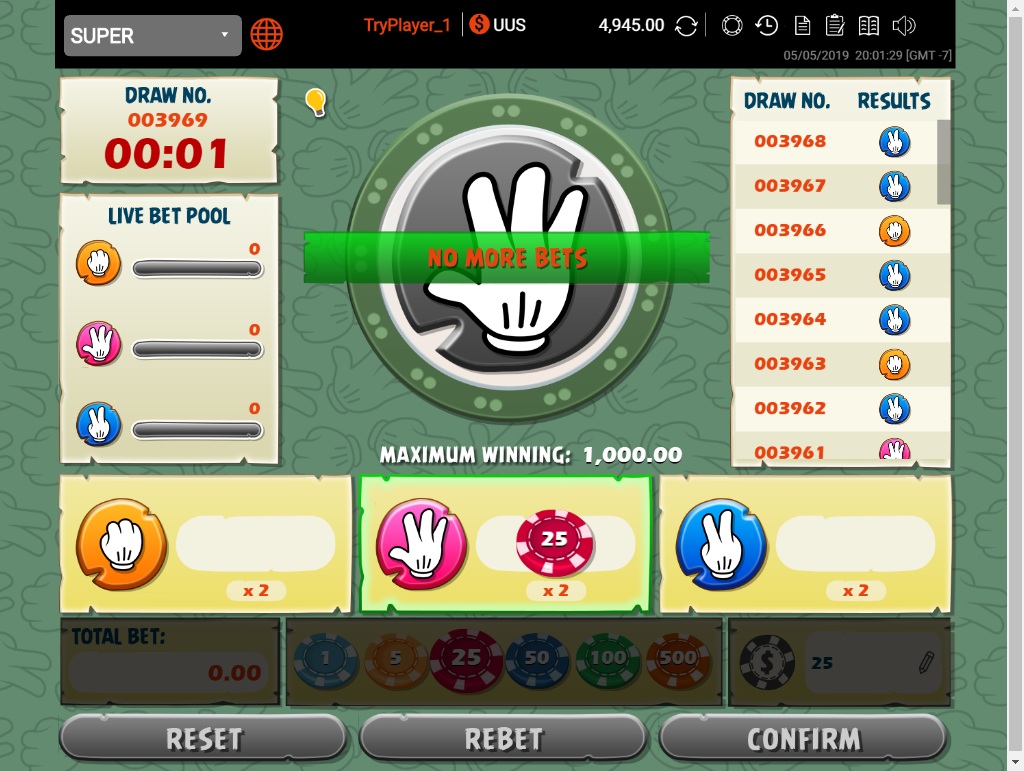Screen dimensions: 1024x771
Task: Open the SUPER game mode dropdown
Action: point(152,36)
